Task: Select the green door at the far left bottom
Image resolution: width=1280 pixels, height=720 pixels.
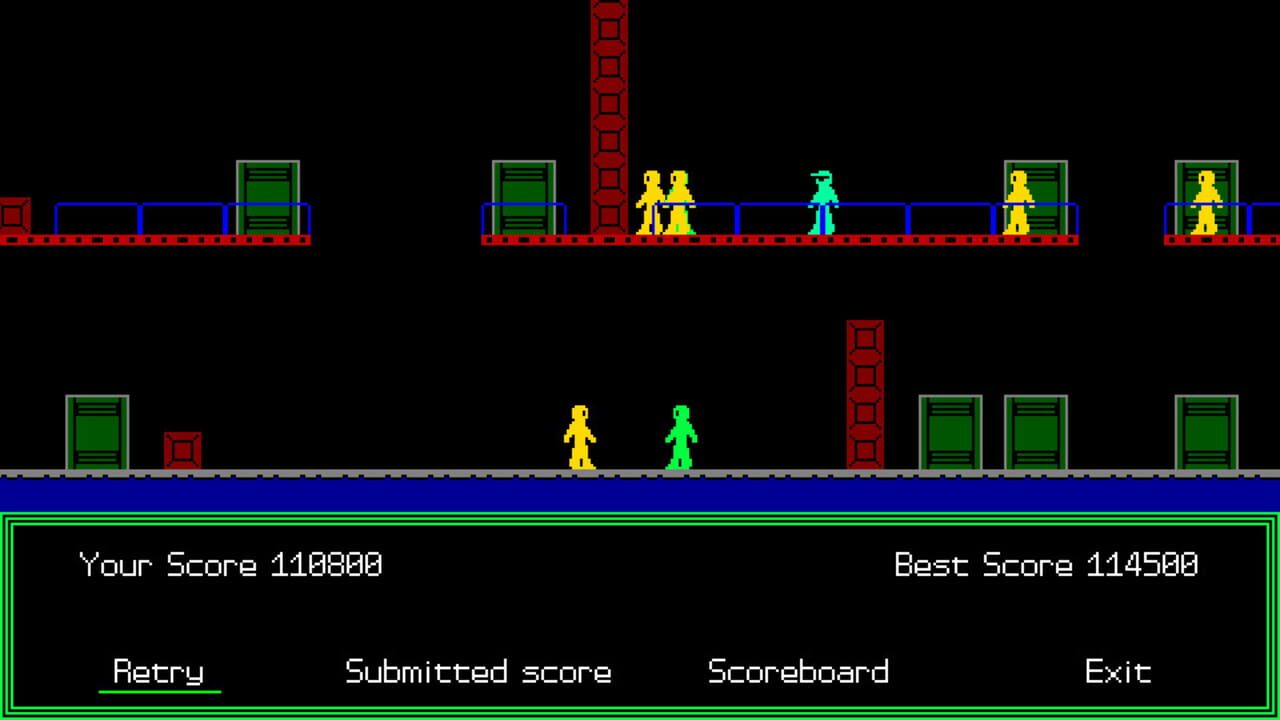Action: pyautogui.click(x=95, y=430)
